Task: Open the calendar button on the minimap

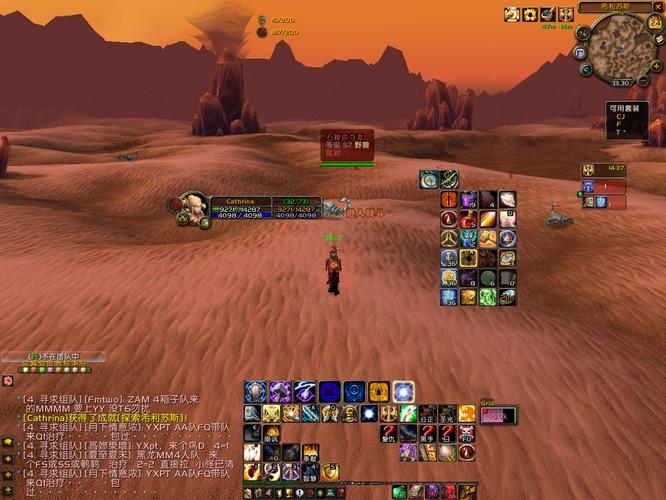Action: (x=652, y=24)
